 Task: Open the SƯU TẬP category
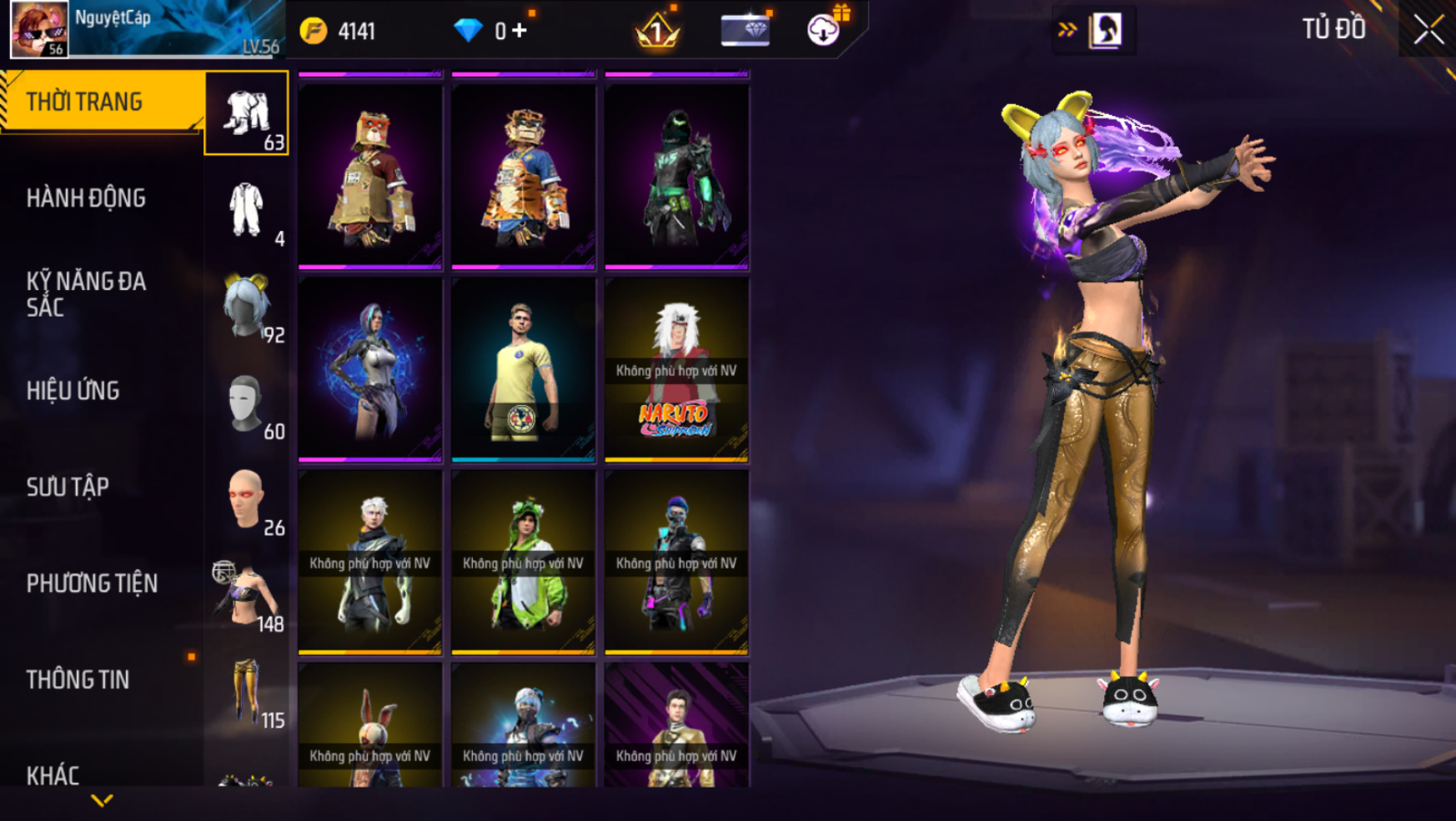[68, 487]
